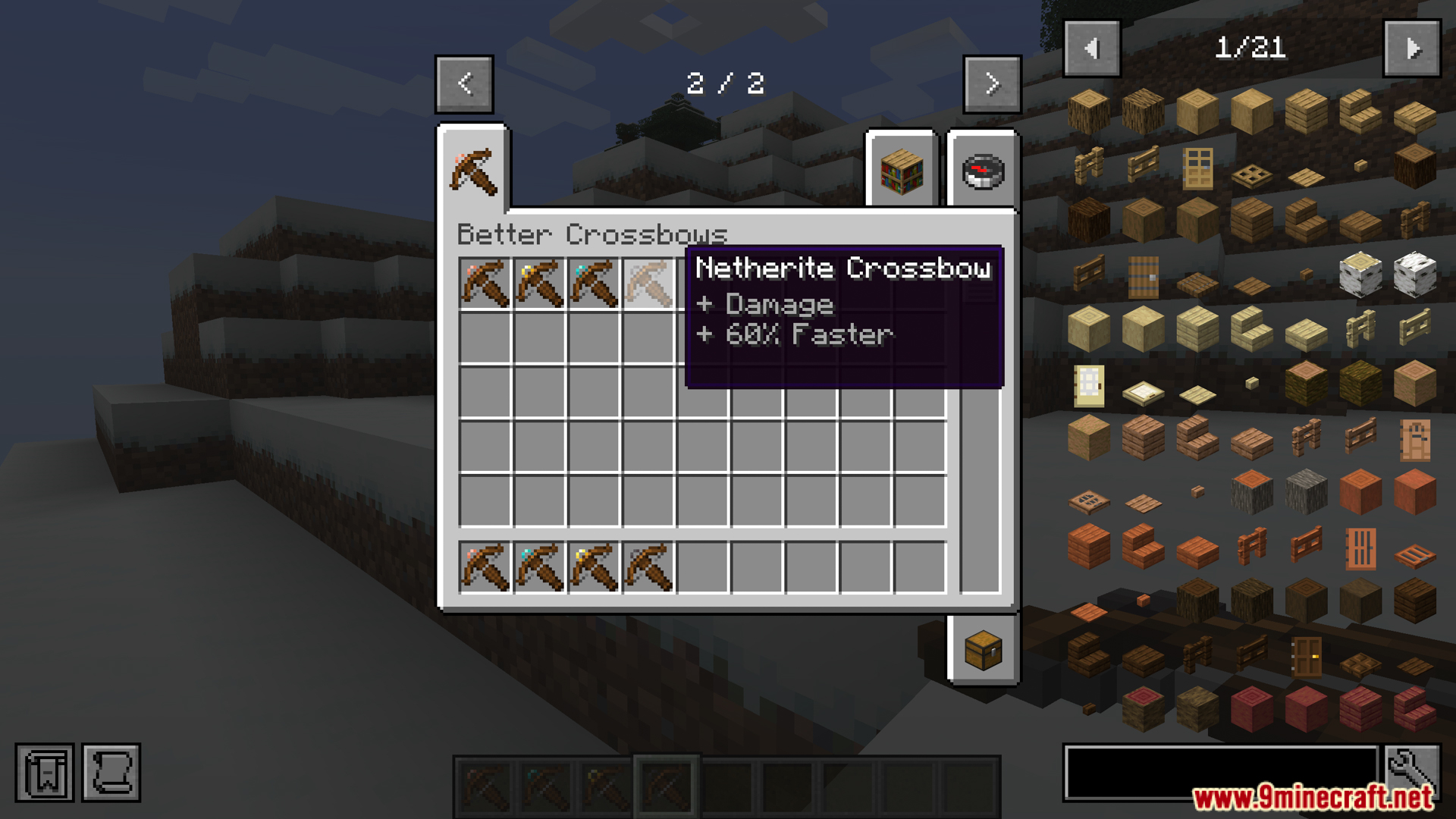This screenshot has width=1456, height=819.
Task: Click the item list search box
Action: point(1221,772)
